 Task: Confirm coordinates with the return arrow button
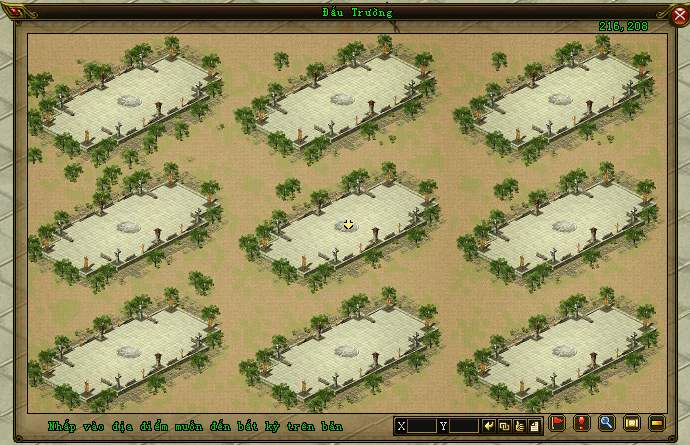coord(490,426)
